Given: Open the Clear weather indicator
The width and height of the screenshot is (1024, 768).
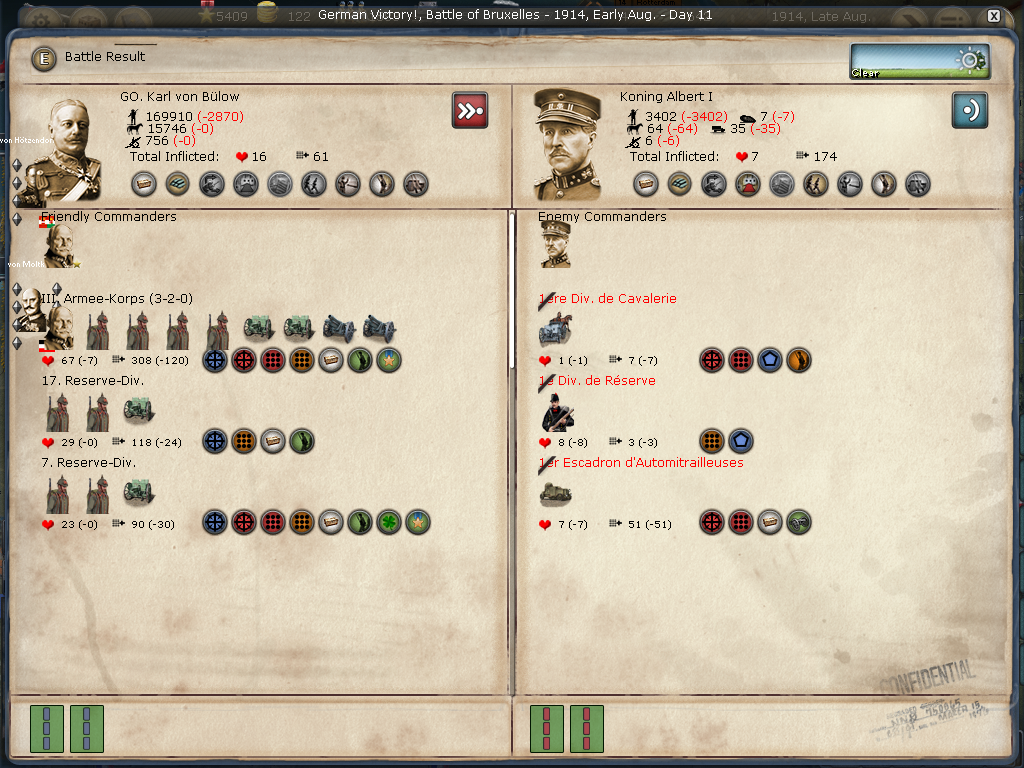Looking at the screenshot, I should [919, 61].
